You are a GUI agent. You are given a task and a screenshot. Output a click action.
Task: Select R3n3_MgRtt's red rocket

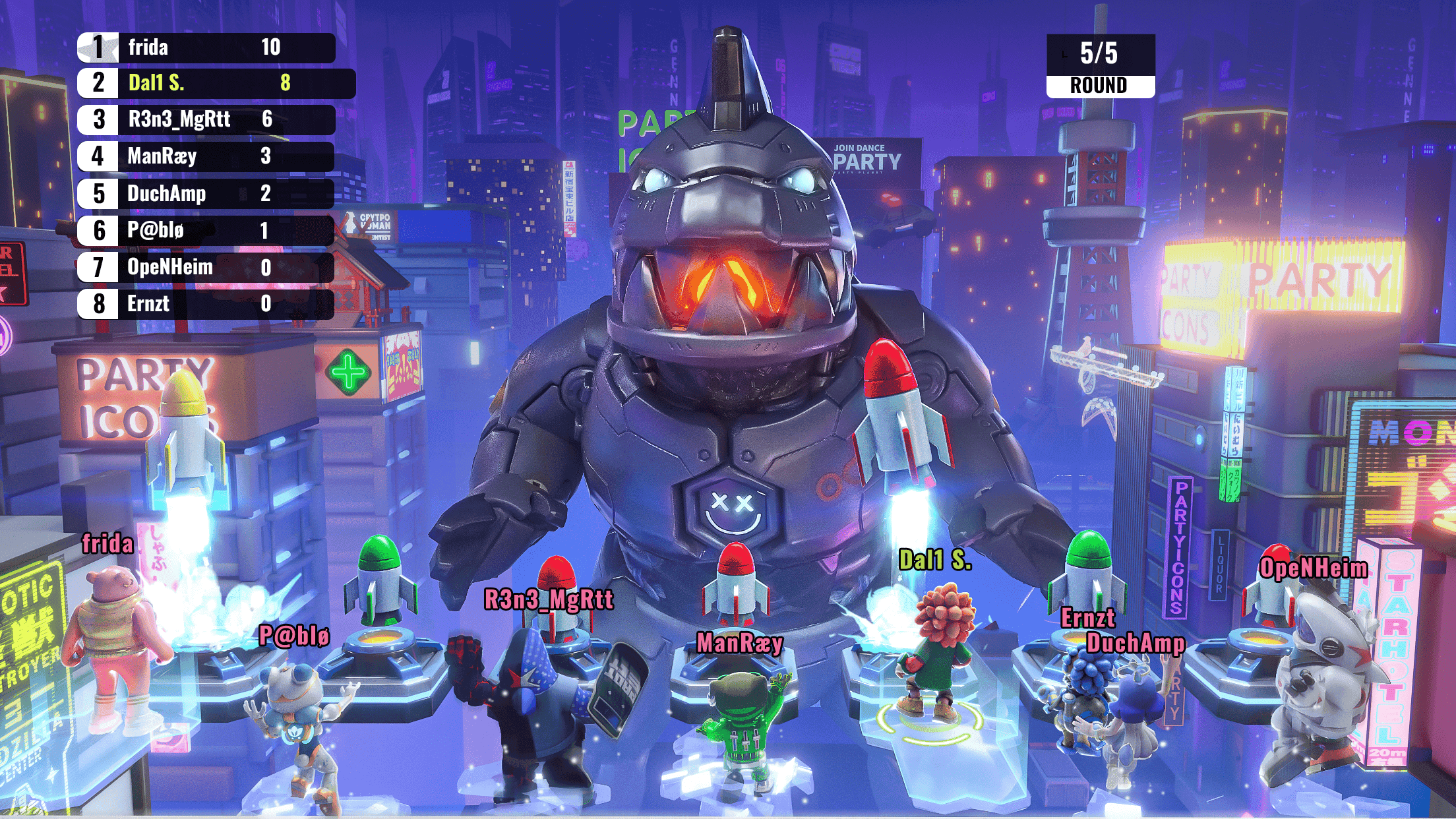(x=556, y=593)
